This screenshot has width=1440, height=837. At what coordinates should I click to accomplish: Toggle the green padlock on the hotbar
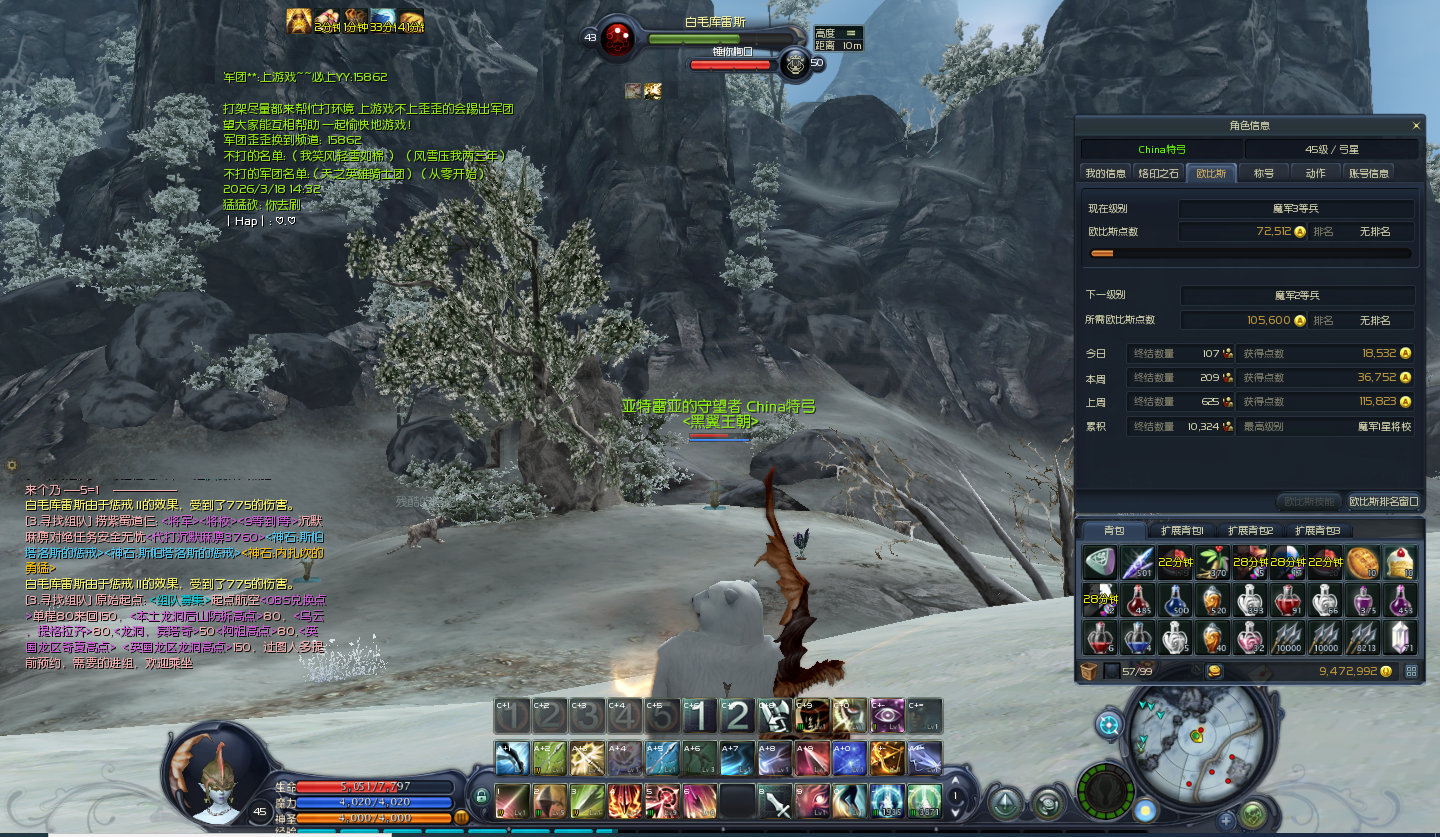click(481, 797)
